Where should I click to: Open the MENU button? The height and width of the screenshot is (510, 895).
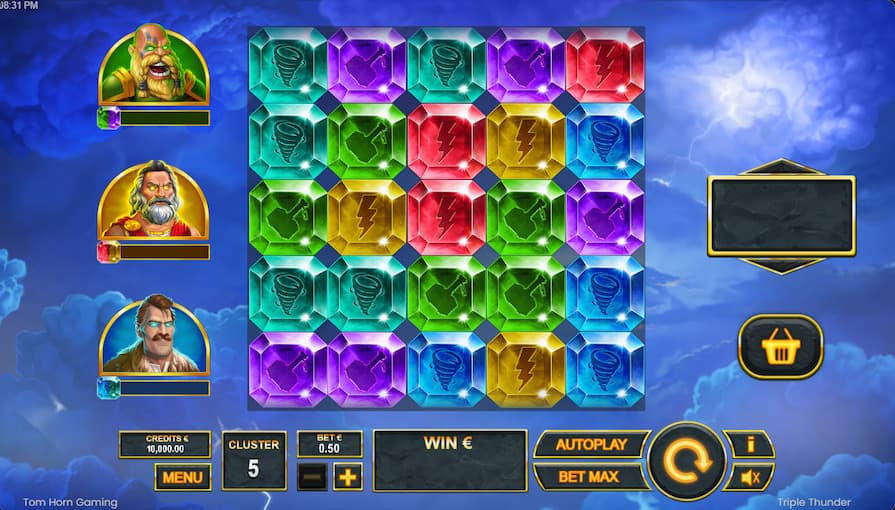[x=182, y=477]
